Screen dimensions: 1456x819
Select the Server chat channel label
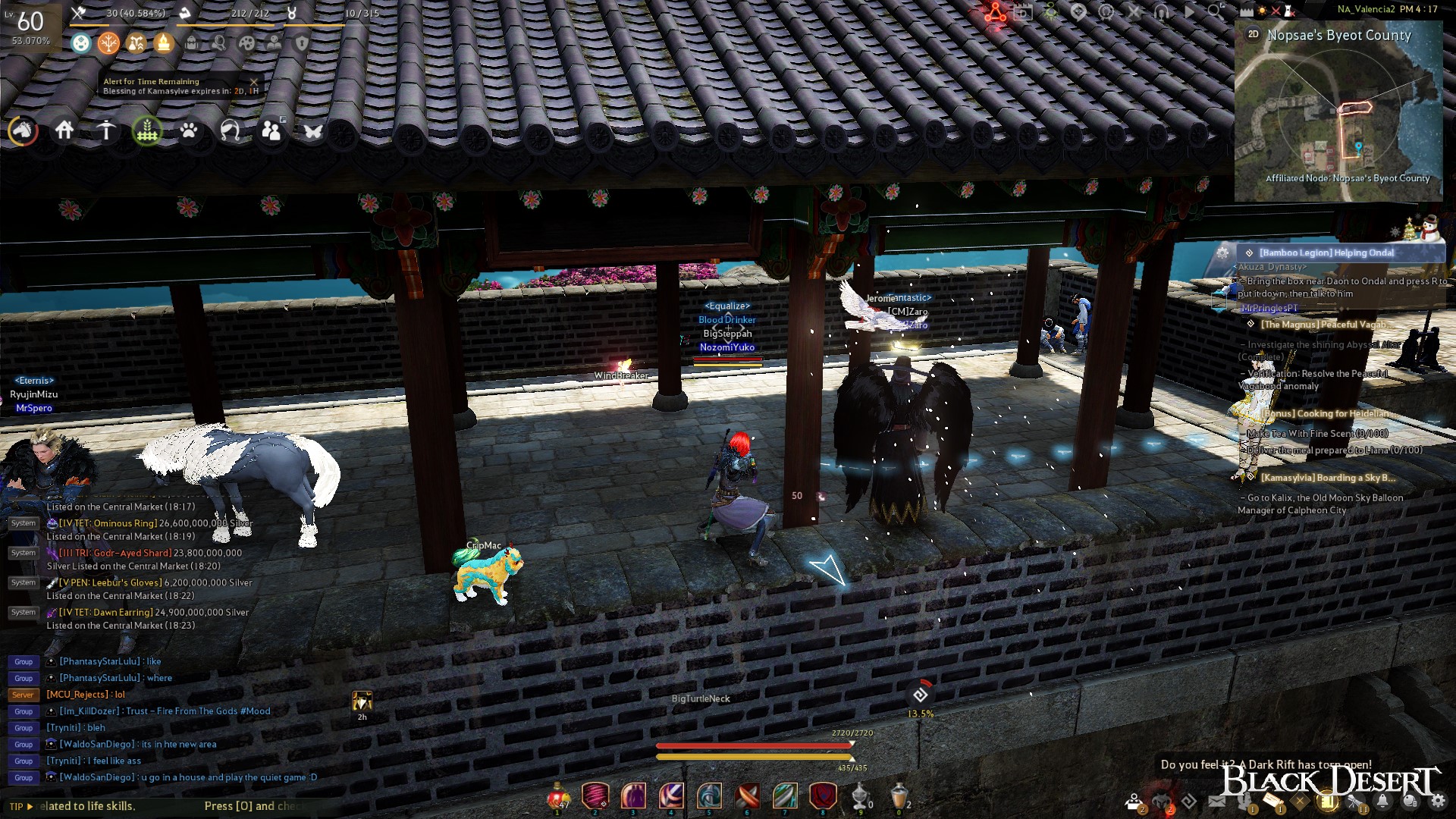tap(23, 694)
